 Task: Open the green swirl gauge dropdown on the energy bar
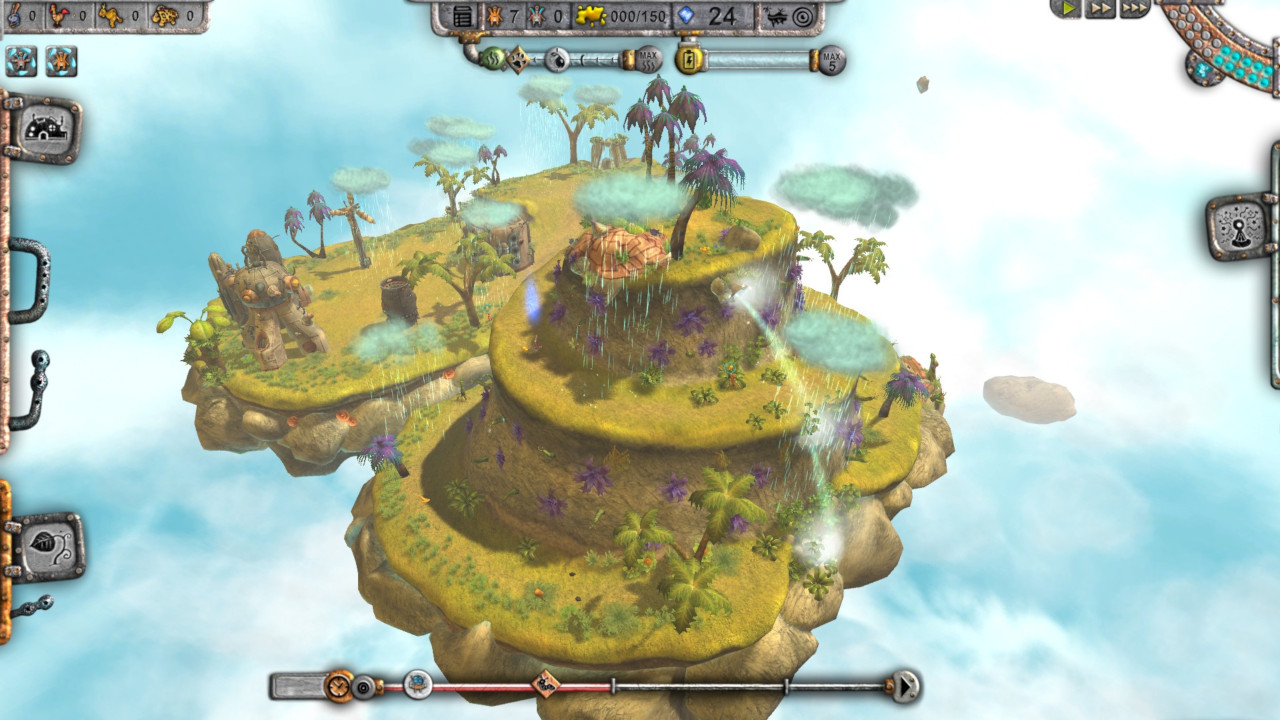[491, 58]
